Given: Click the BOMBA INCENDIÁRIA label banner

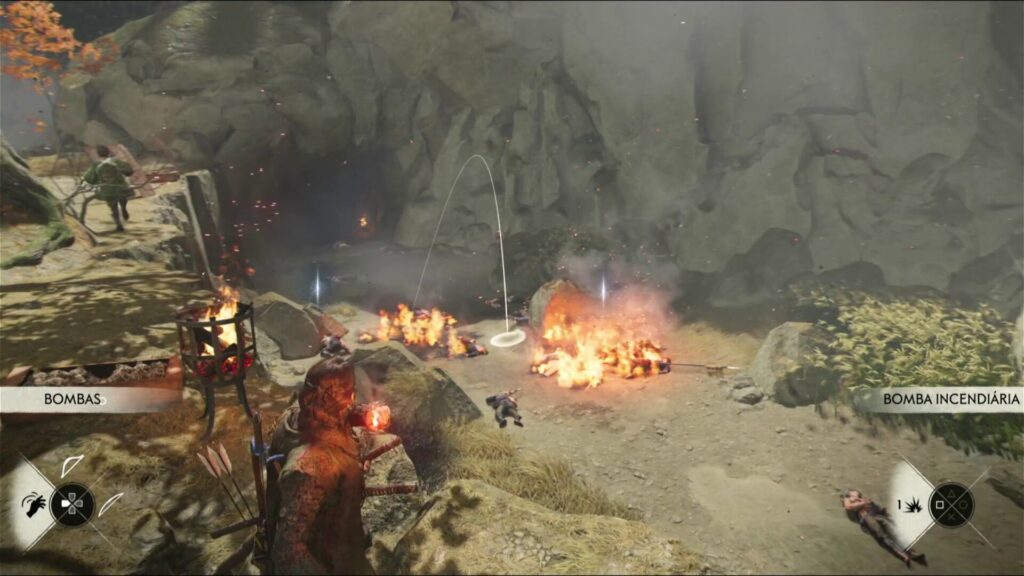Looking at the screenshot, I should (950, 399).
